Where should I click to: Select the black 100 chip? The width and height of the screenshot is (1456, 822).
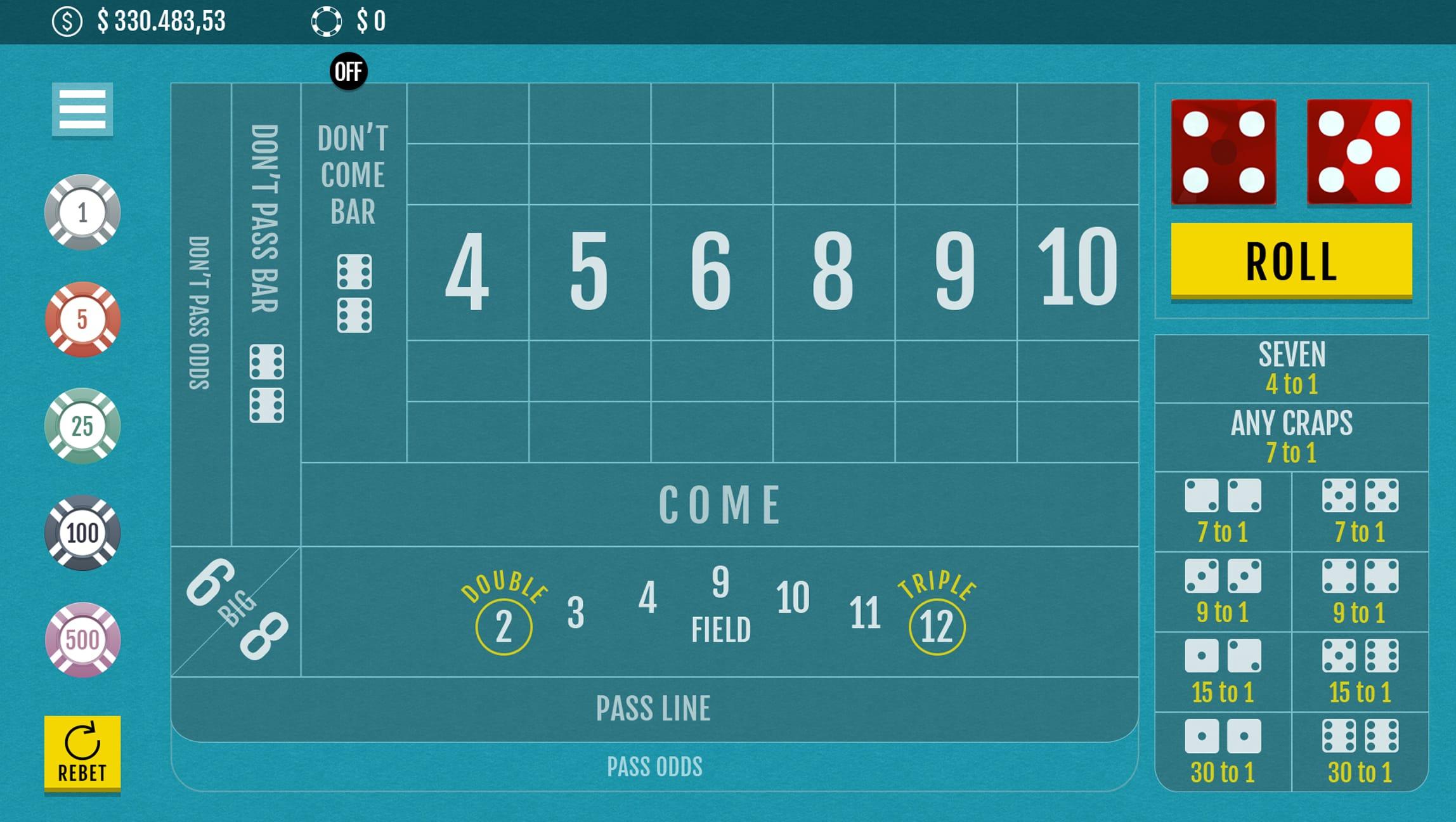[x=82, y=533]
